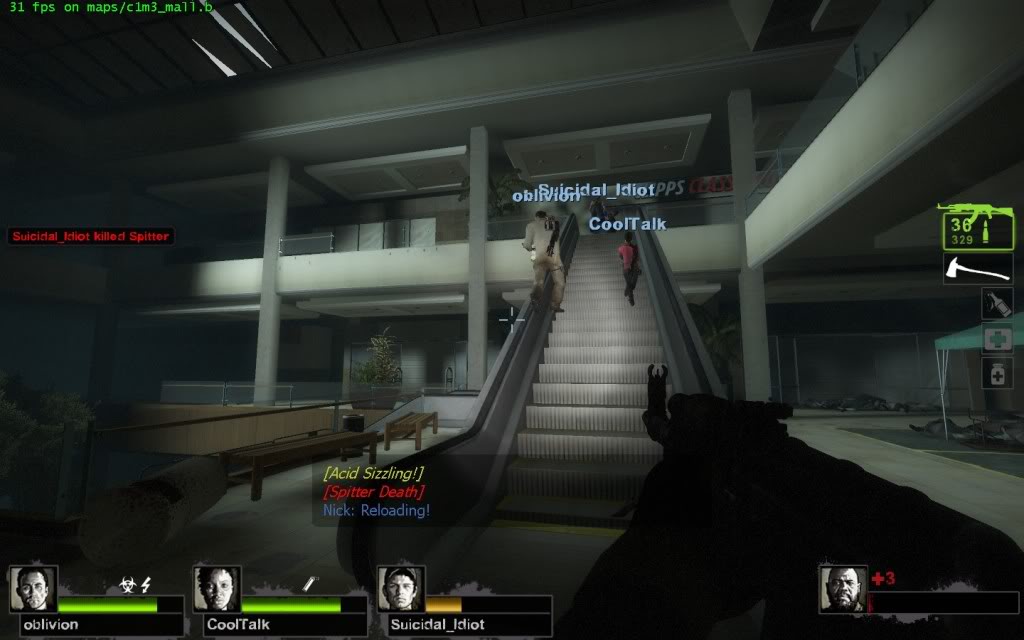Viewport: 1024px width, 640px height.
Task: Click the 'Suicidal_Idiot killed Spitter' kill notice
Action: point(91,237)
